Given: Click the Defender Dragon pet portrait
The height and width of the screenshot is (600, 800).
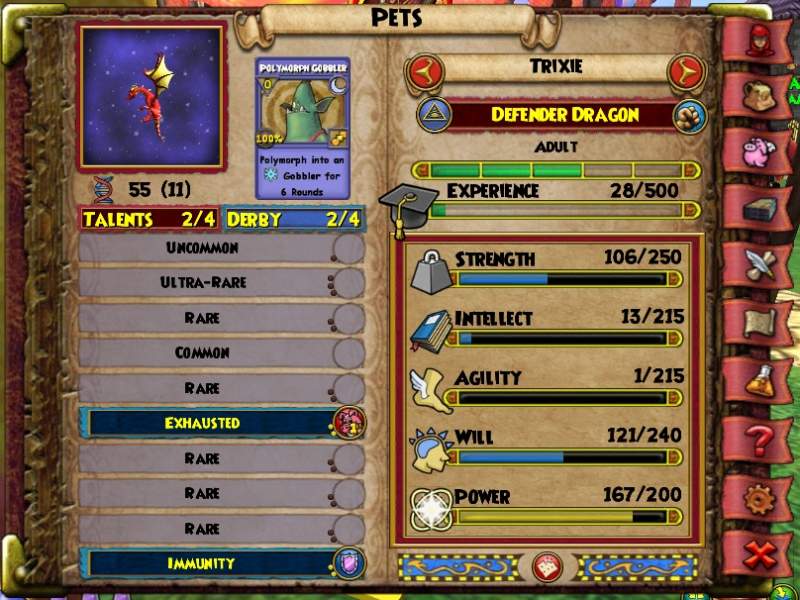Looking at the screenshot, I should (x=152, y=97).
